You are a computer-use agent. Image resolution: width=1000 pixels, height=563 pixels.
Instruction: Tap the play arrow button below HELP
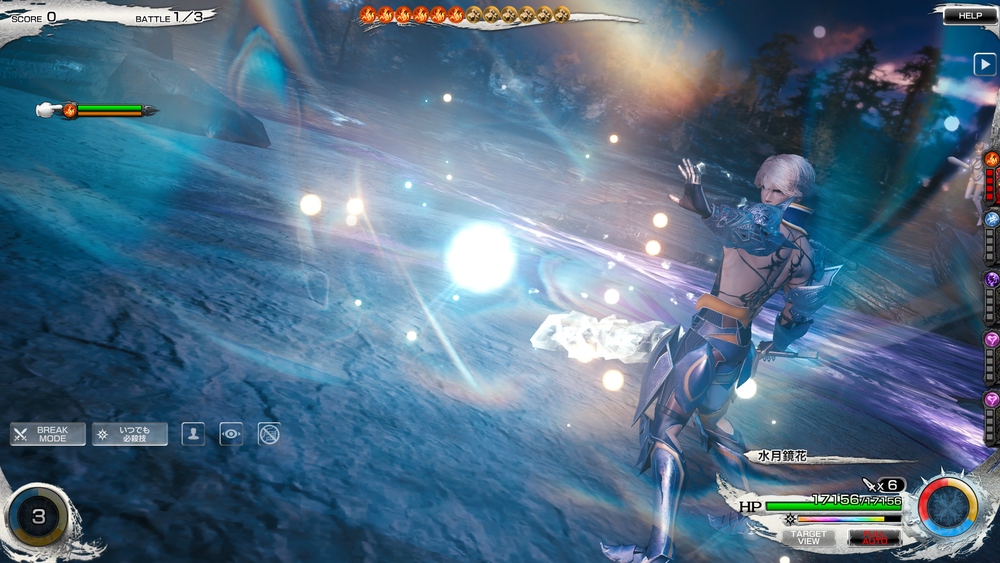pos(984,65)
